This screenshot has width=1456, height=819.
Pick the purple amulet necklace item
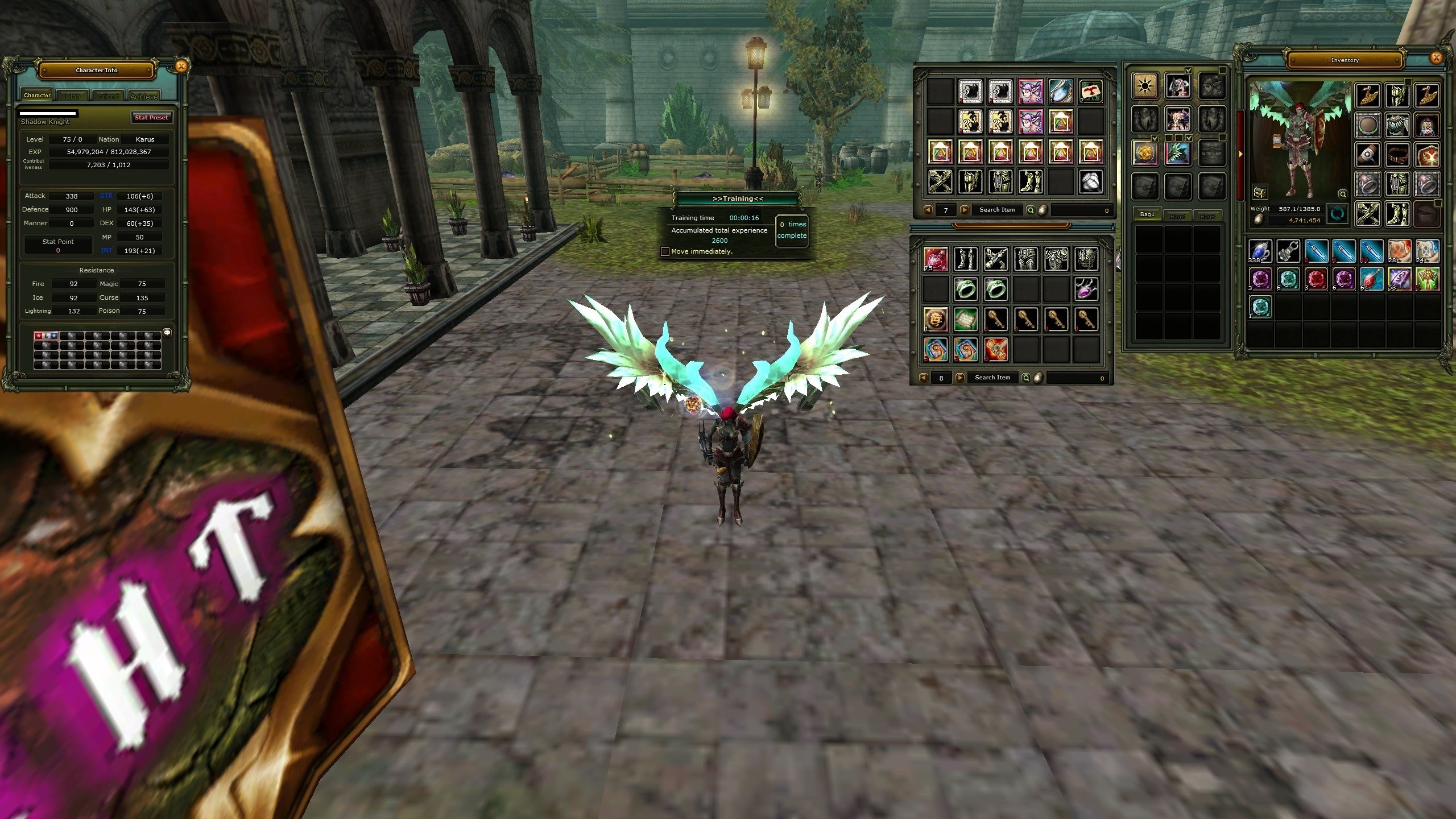click(1086, 289)
